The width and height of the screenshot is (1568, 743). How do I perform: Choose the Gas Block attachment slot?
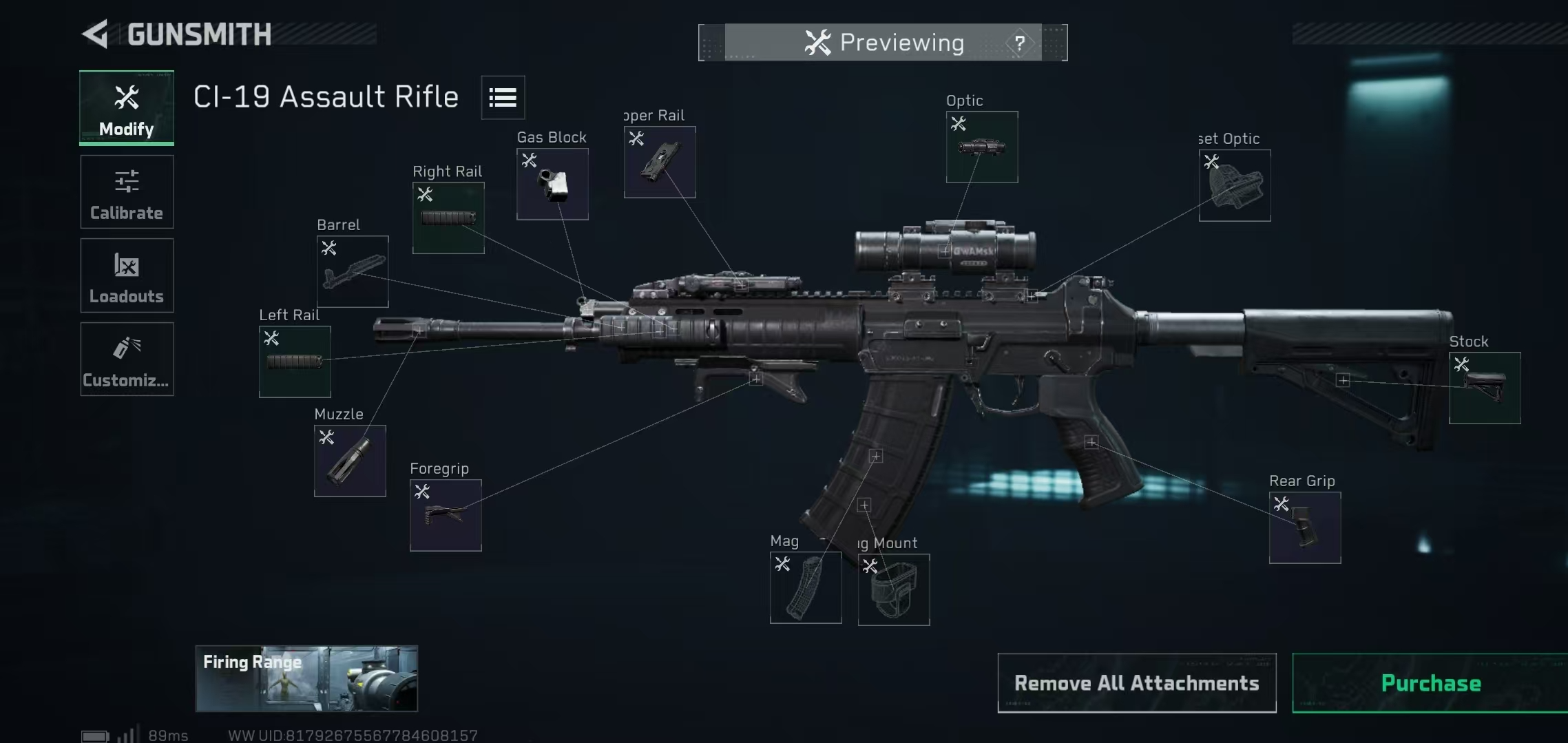click(x=552, y=184)
